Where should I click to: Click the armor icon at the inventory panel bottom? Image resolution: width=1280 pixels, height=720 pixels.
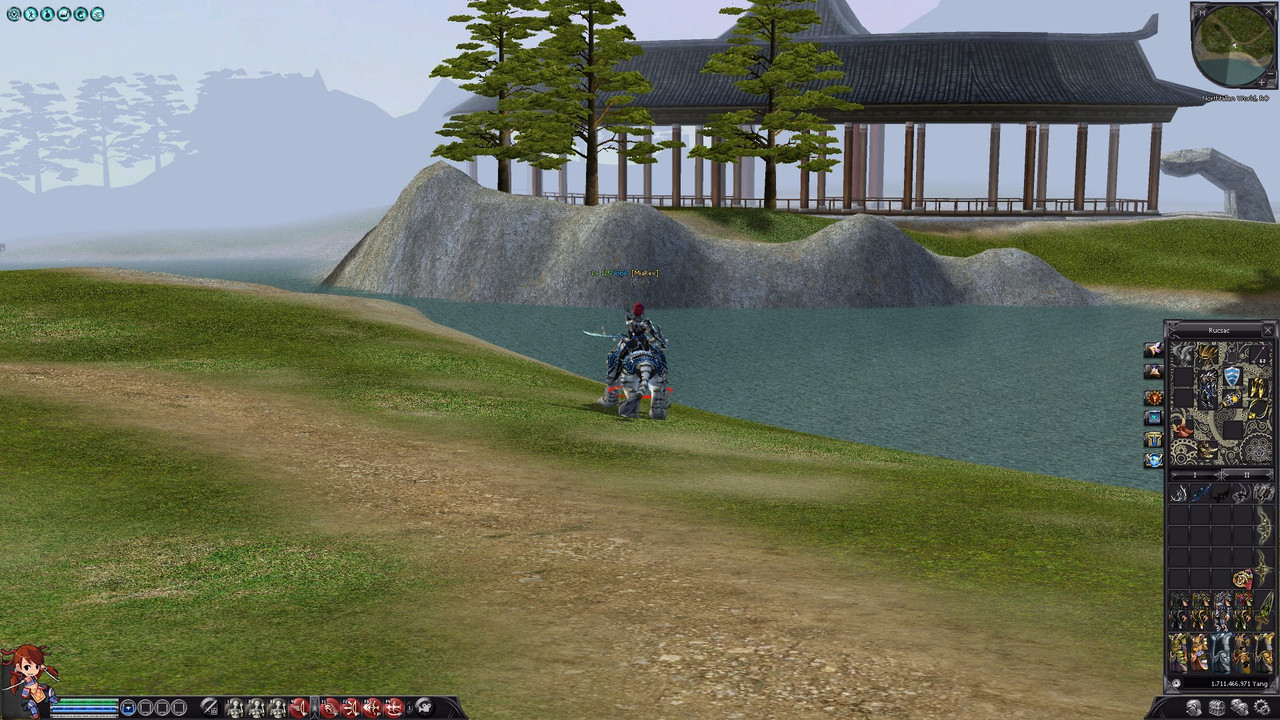click(1194, 707)
